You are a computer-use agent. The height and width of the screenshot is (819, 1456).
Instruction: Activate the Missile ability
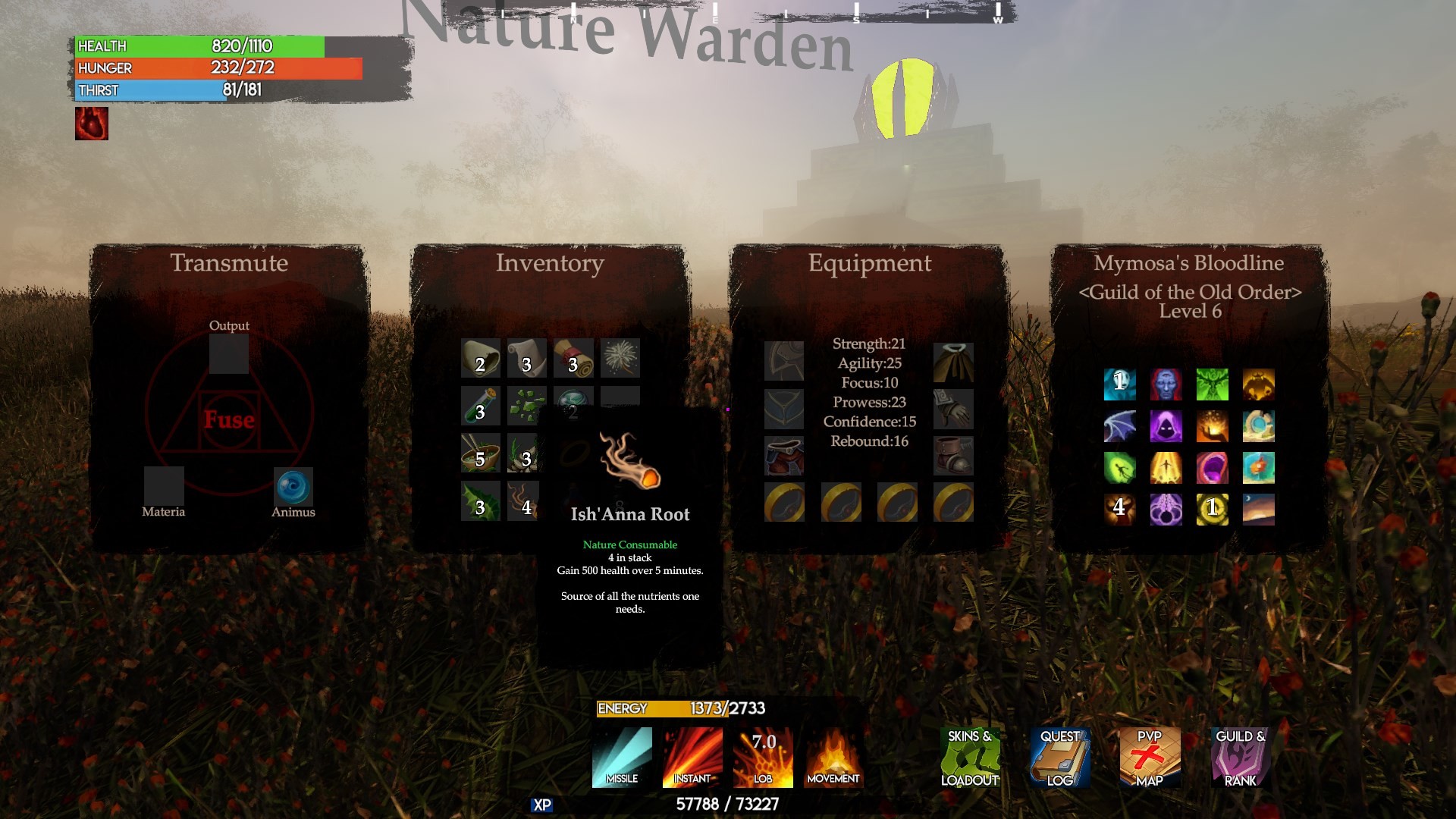point(622,757)
